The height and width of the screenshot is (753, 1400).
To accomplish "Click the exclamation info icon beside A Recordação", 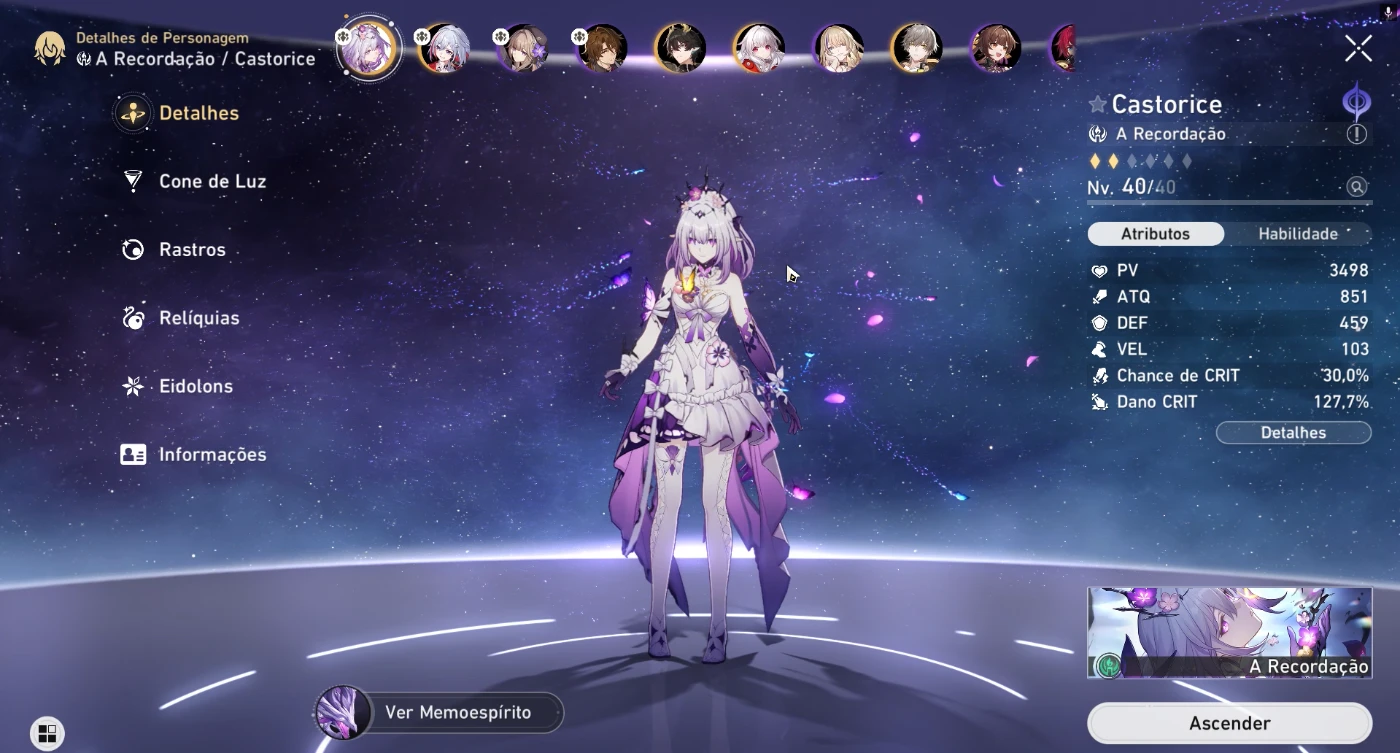I will (x=1356, y=134).
